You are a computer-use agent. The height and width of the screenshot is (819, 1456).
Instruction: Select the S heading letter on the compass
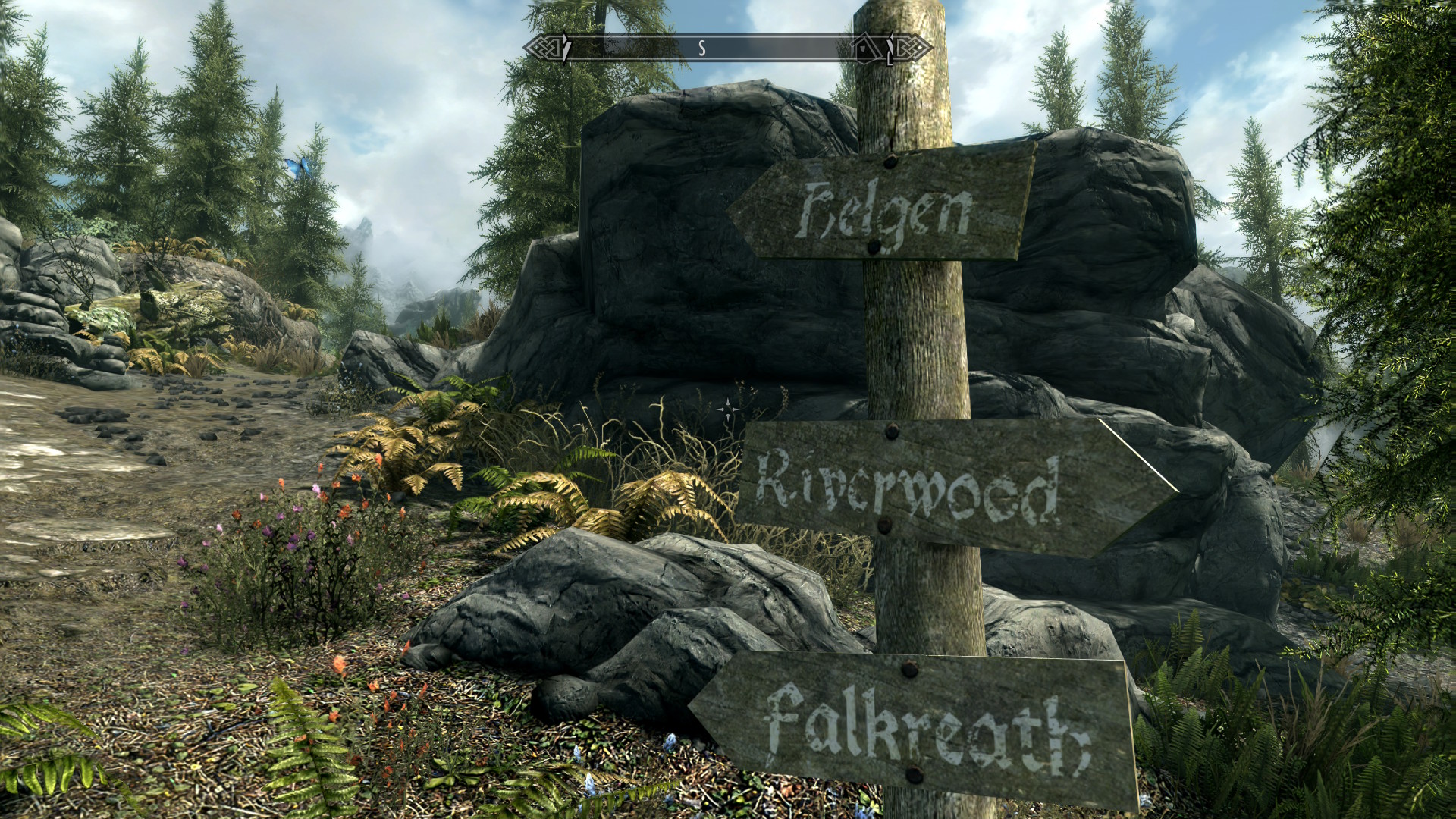(702, 49)
